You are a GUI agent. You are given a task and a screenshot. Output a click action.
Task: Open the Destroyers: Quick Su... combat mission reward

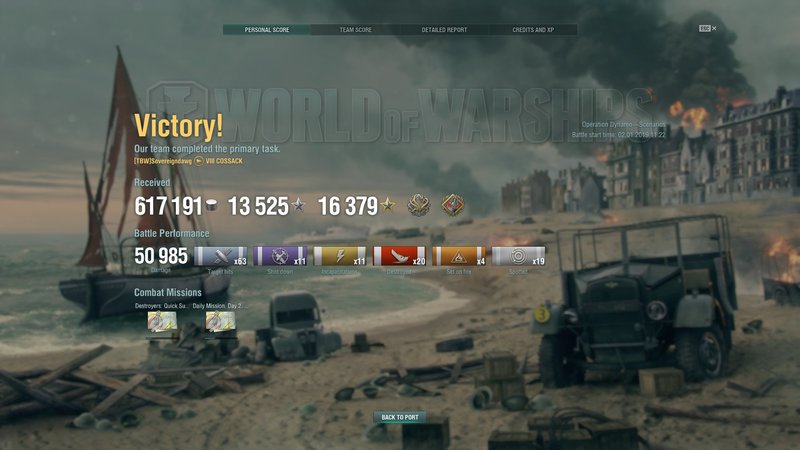[162, 322]
